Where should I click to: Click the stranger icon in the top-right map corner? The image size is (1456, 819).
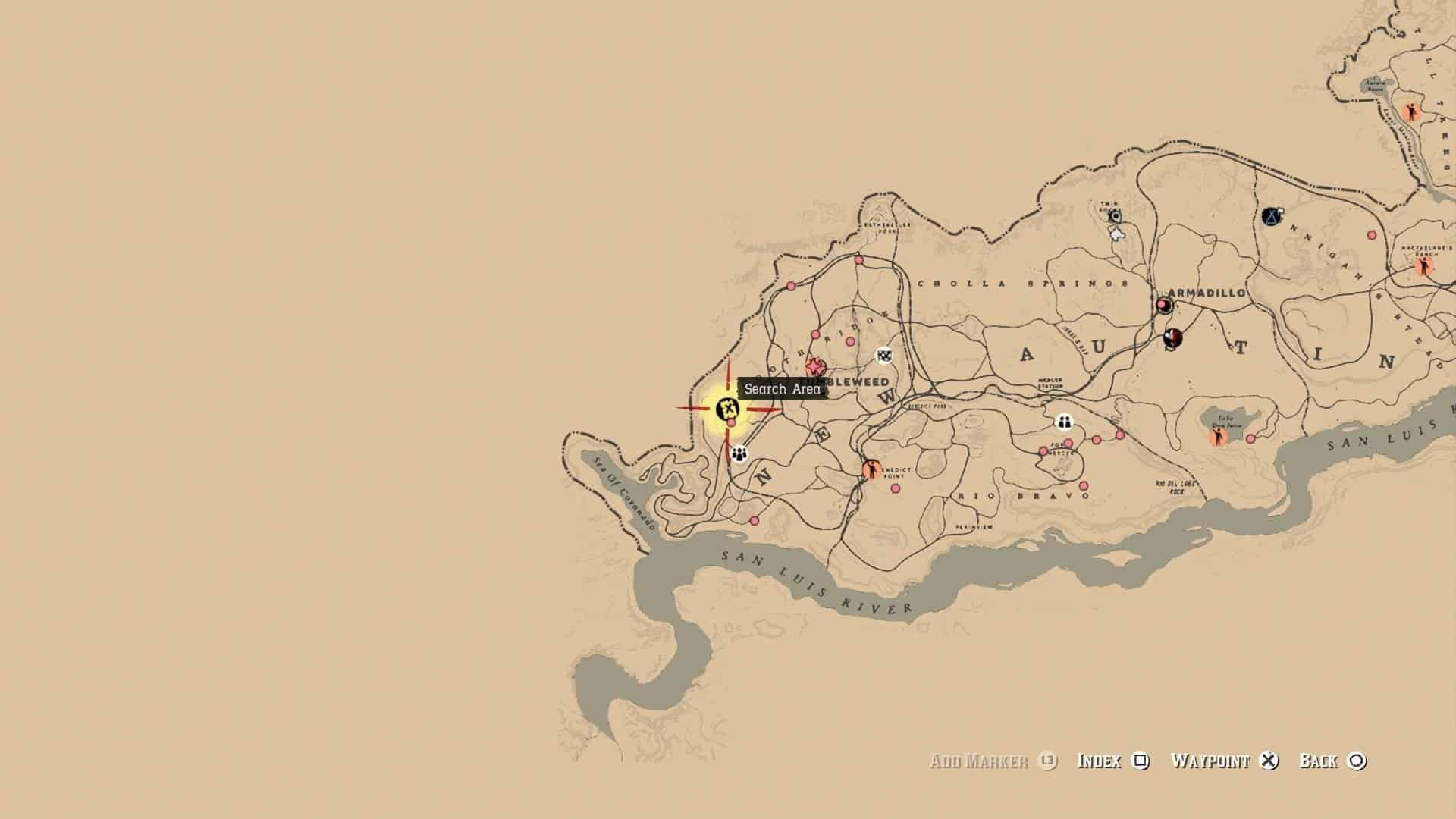[x=1413, y=110]
